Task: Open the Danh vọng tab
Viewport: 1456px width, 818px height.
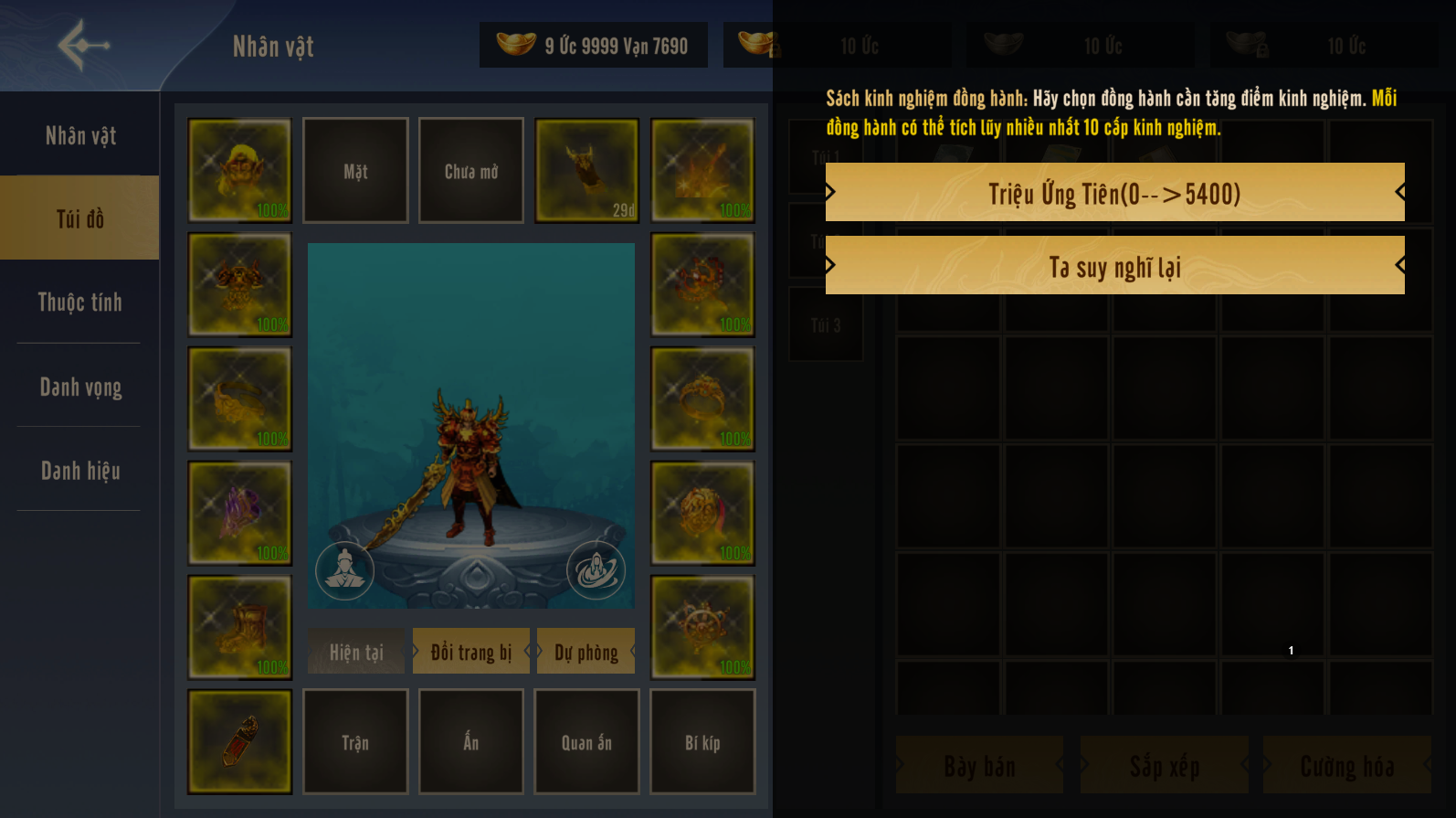Action: click(80, 387)
